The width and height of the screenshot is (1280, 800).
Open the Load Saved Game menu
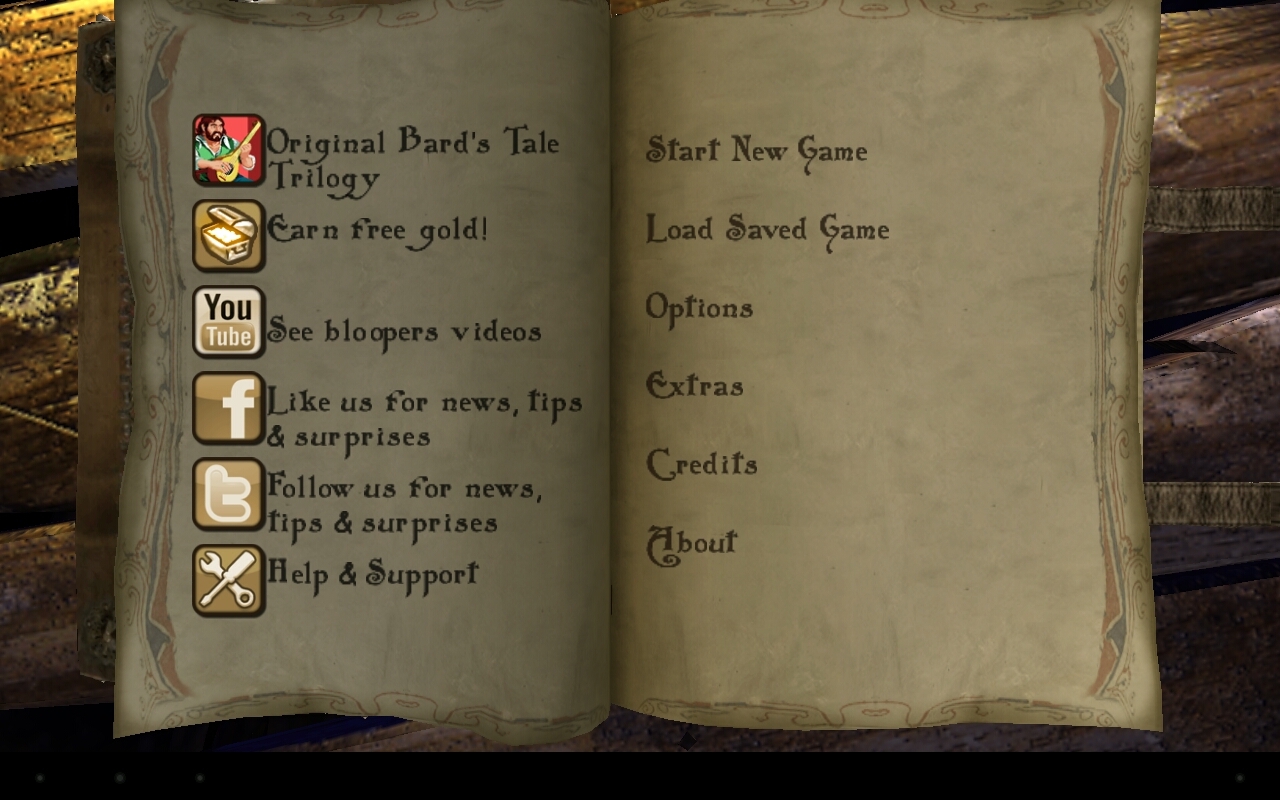(767, 230)
